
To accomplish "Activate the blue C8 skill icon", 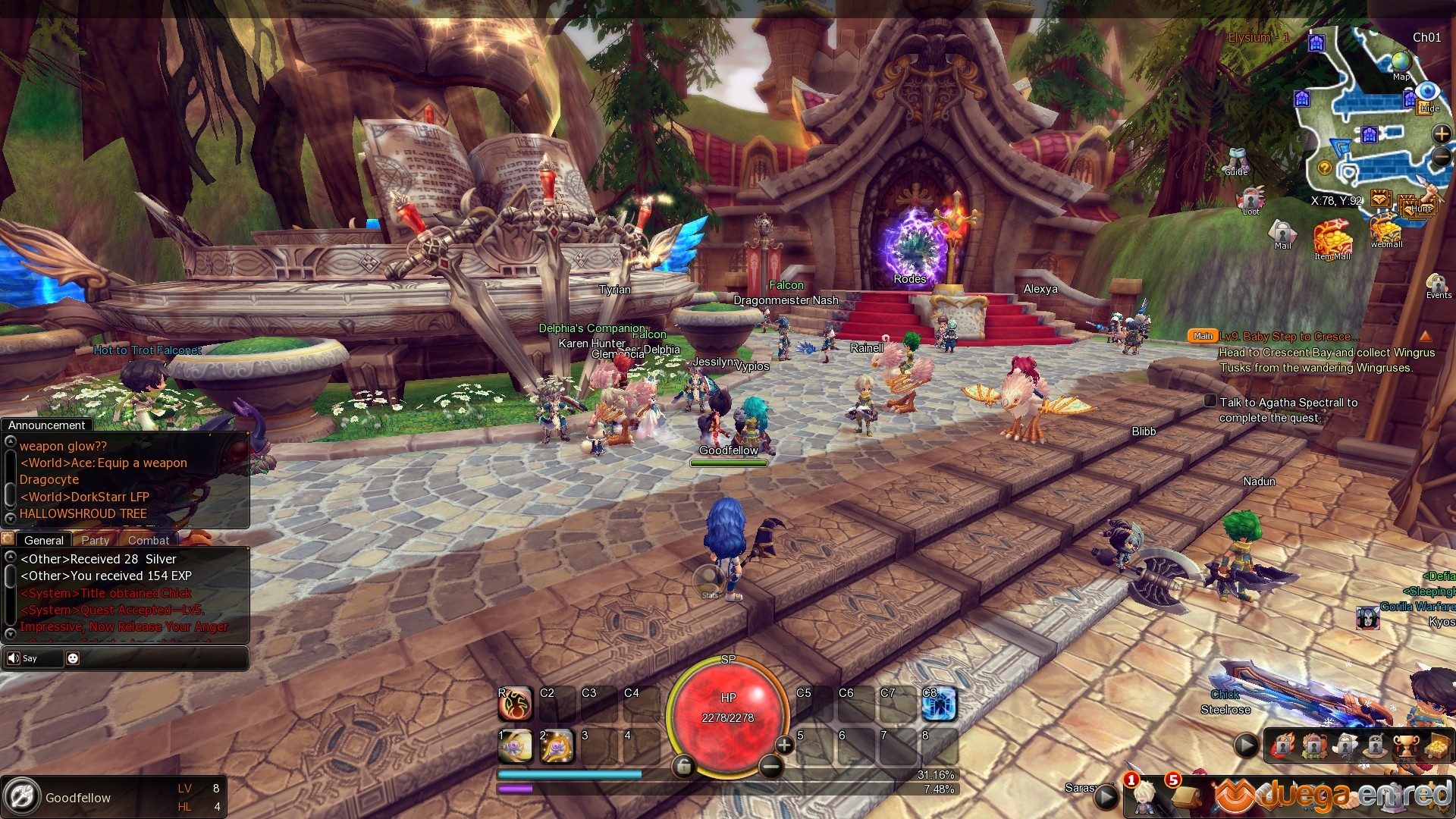I will 940,704.
